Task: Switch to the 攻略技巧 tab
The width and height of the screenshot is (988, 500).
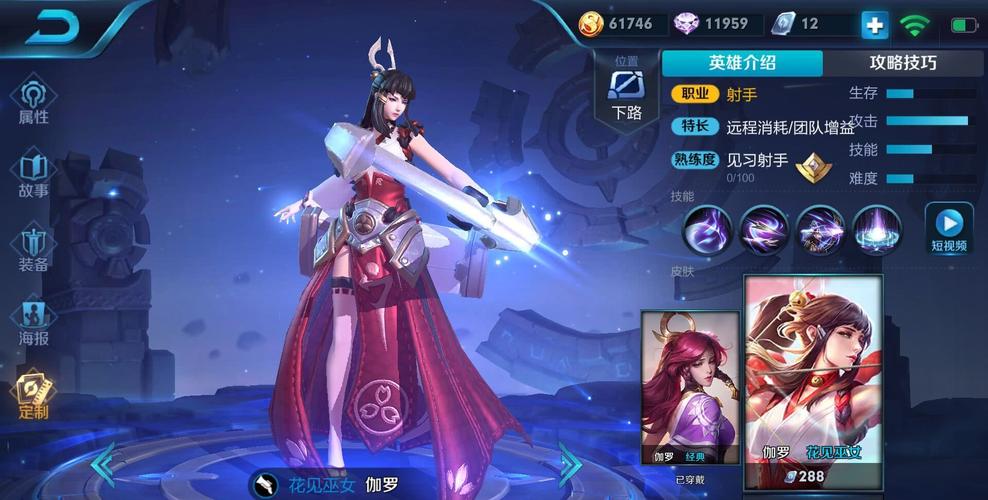Action: coord(902,63)
